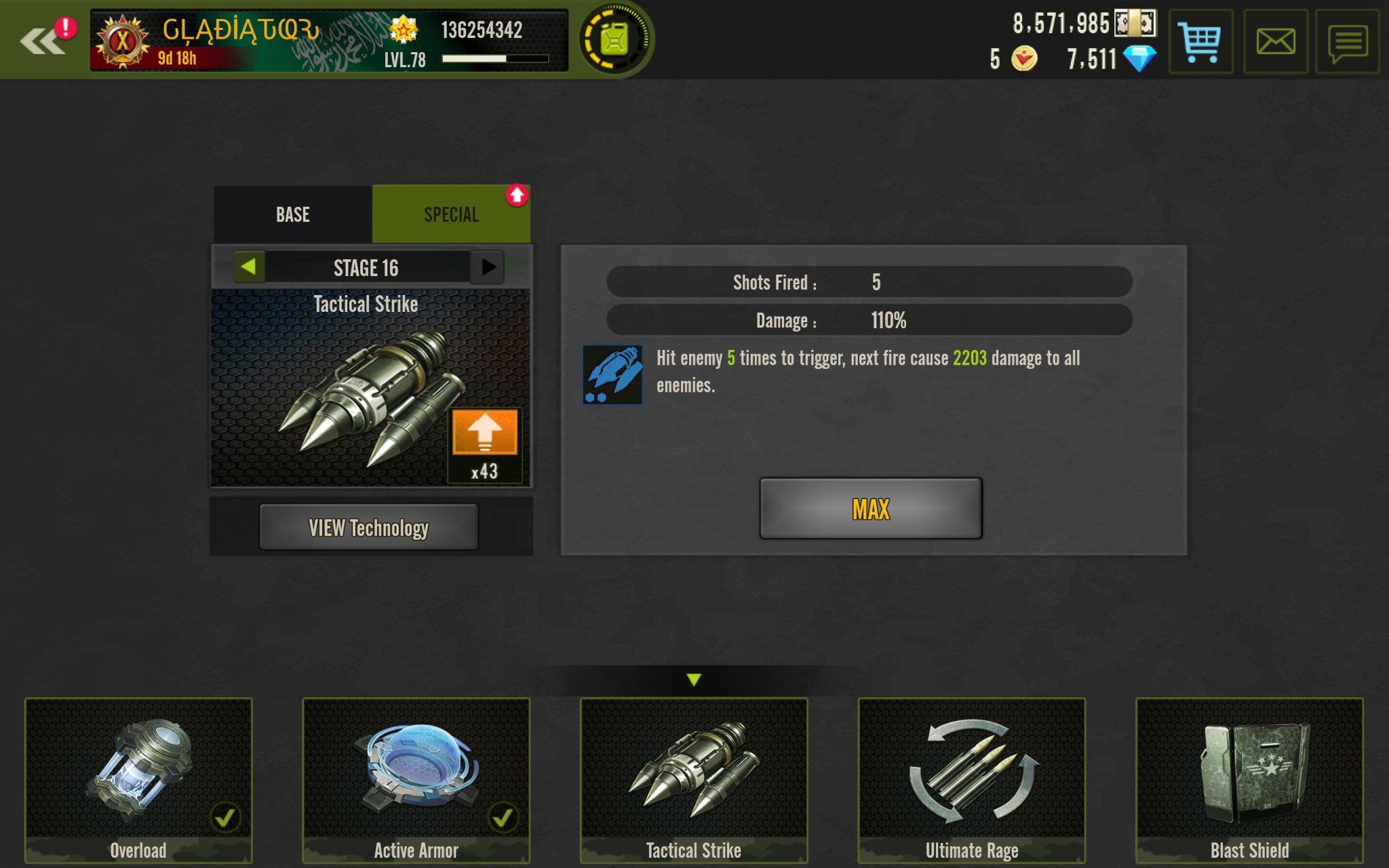
Task: Open the mail envelope inbox
Action: point(1275,42)
